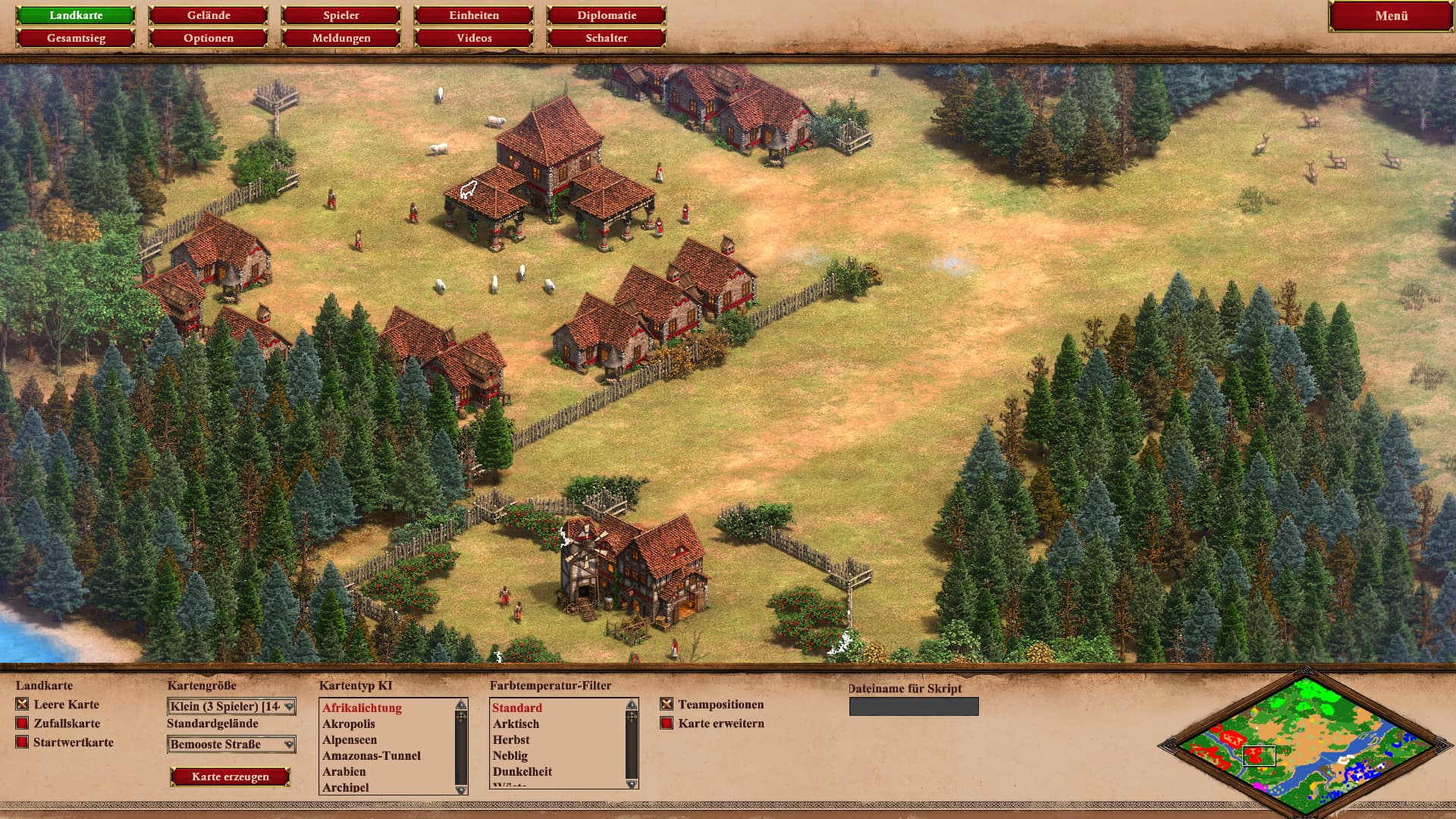Open the Diplomatie tab
The width and height of the screenshot is (1456, 819).
click(607, 15)
